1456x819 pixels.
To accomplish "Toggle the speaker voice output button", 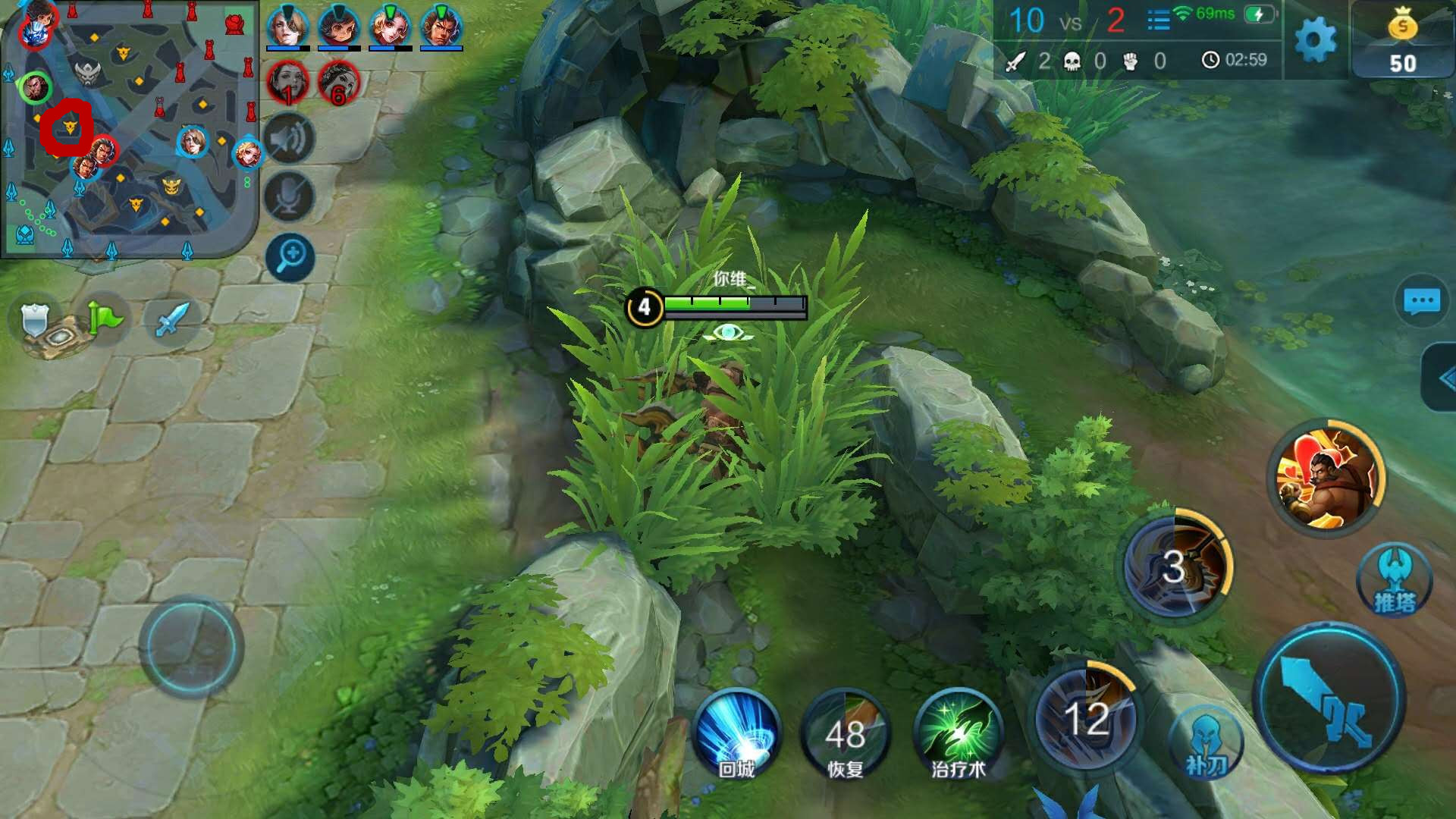I will pyautogui.click(x=289, y=139).
